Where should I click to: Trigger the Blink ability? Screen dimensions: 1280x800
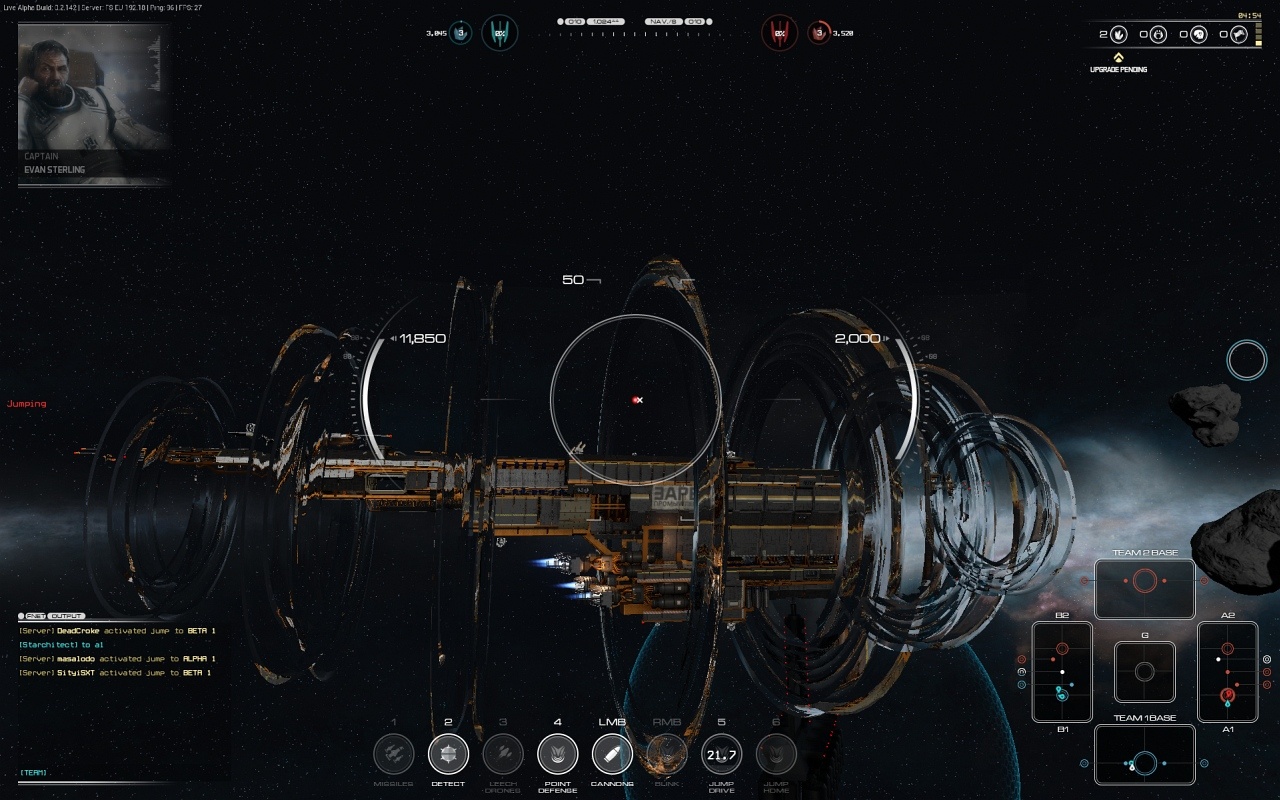[x=667, y=754]
